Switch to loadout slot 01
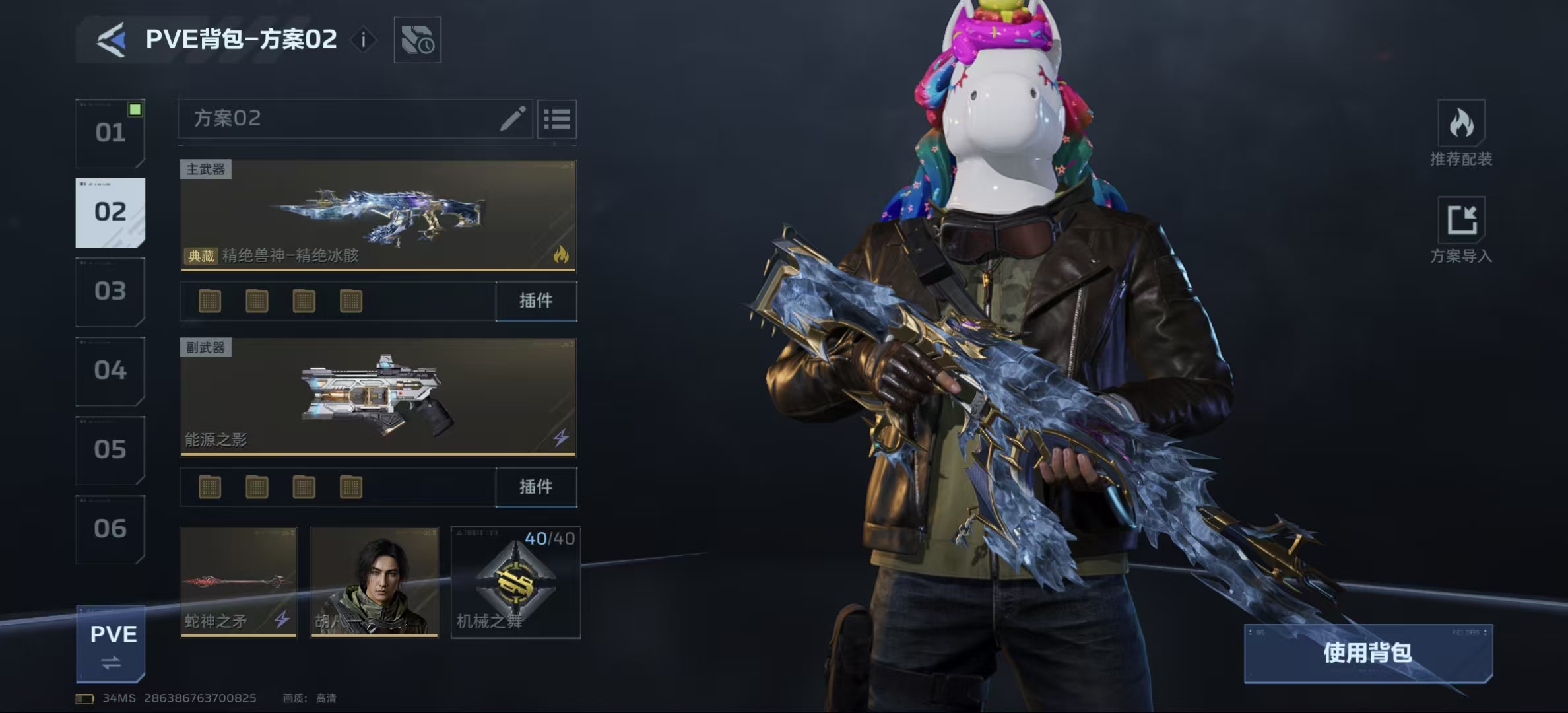 [x=110, y=133]
